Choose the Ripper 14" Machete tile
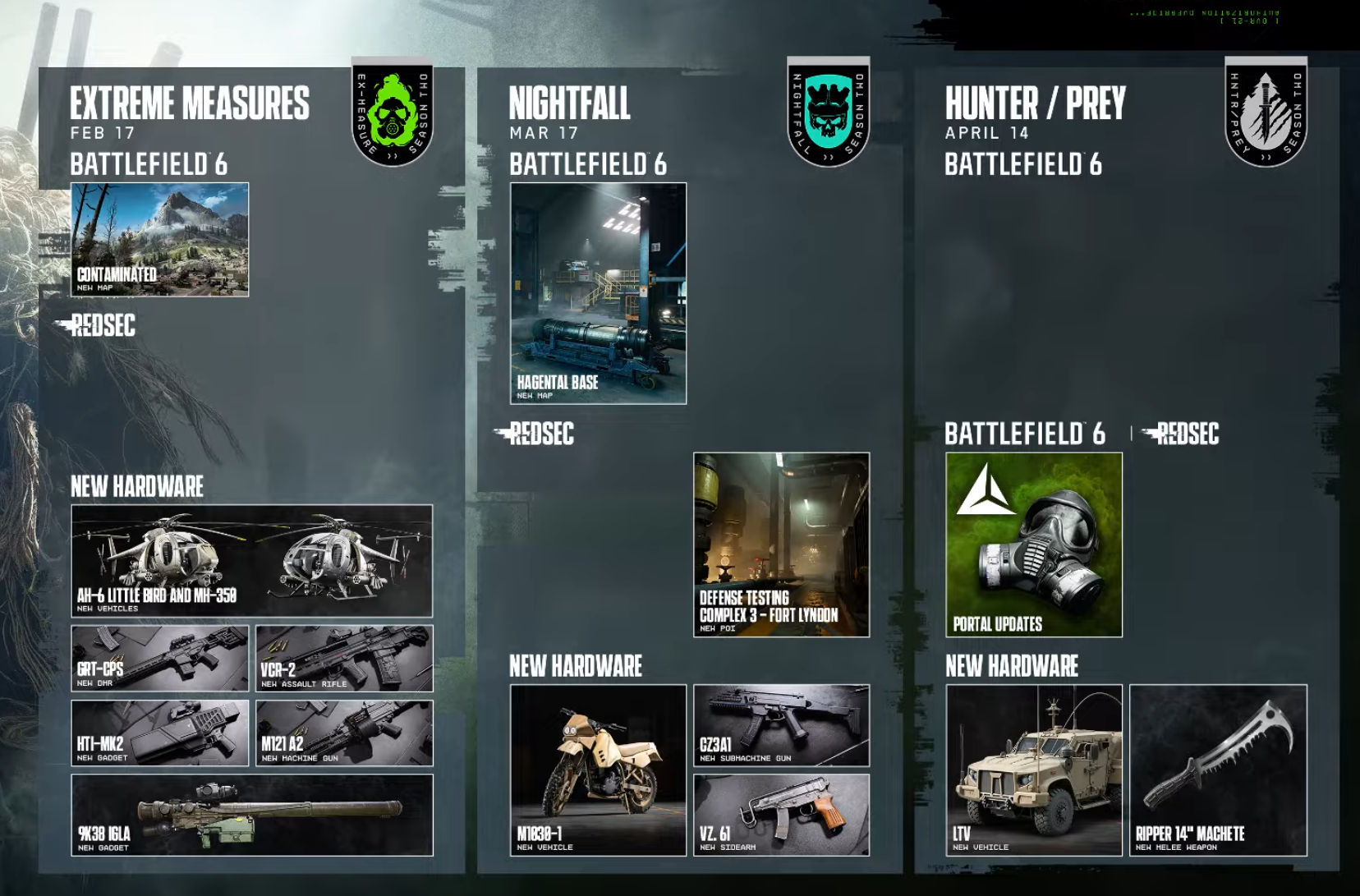Viewport: 1360px width, 896px height. coord(1218,770)
